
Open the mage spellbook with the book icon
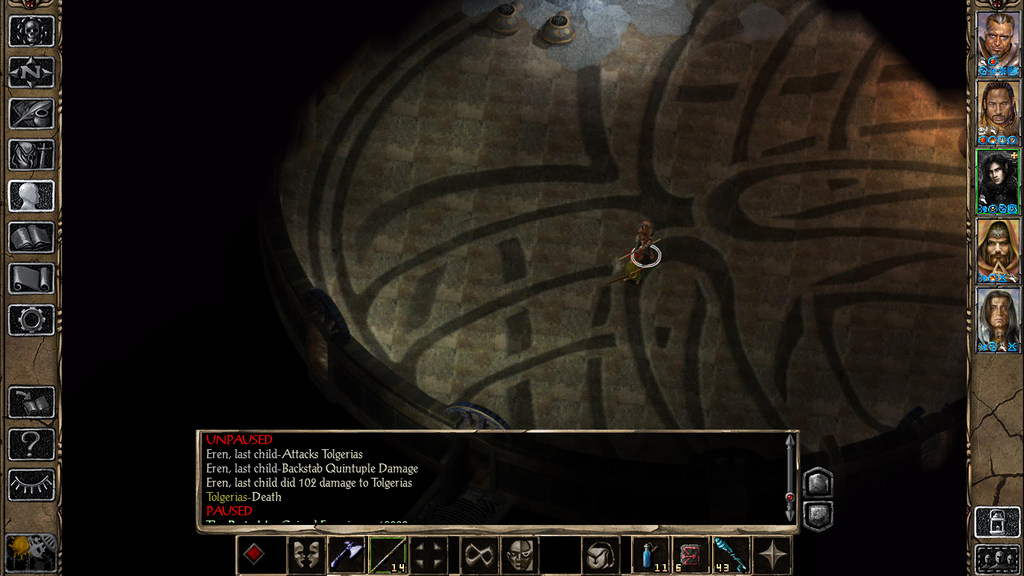tap(31, 237)
